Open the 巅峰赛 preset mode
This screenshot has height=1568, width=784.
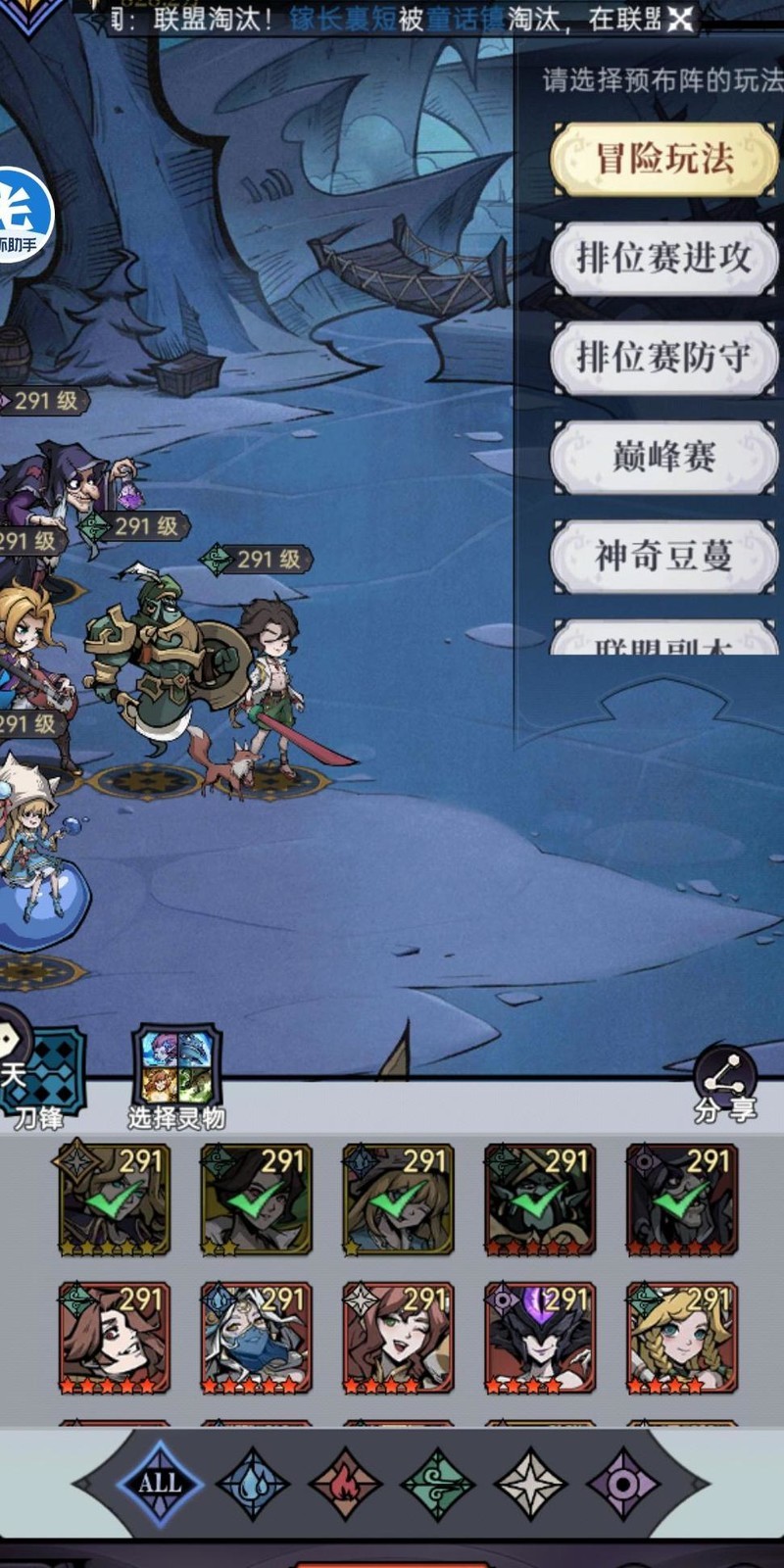tap(664, 457)
